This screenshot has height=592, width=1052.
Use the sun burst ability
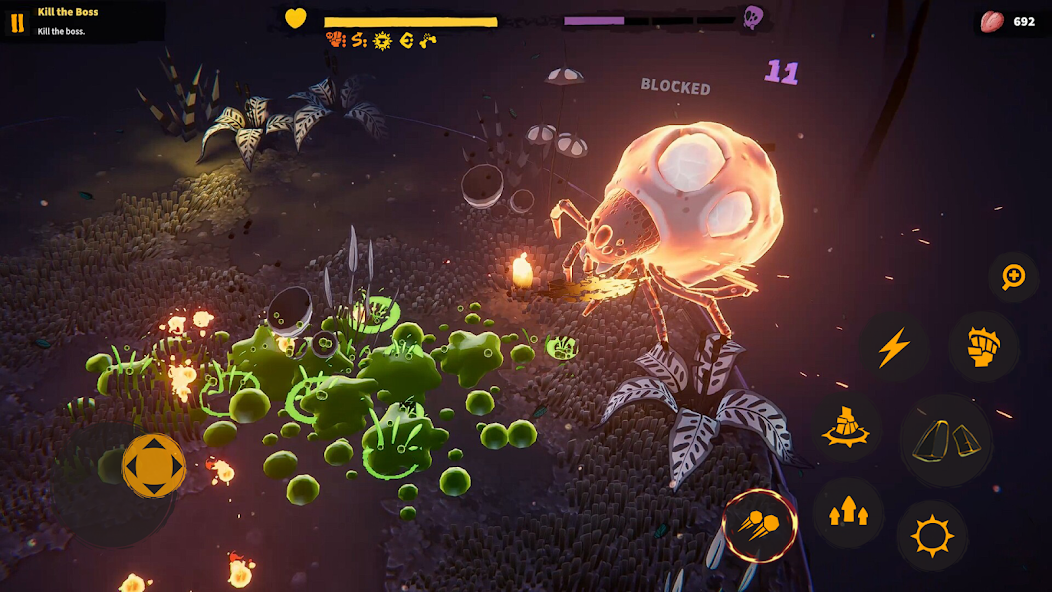pyautogui.click(x=932, y=536)
